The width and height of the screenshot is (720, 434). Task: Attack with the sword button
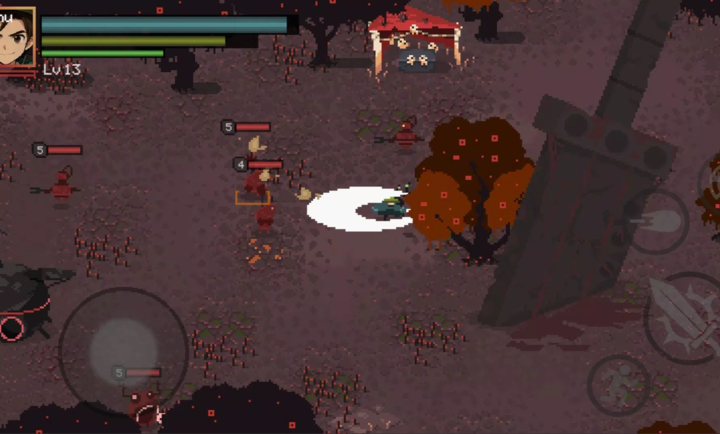(682, 317)
